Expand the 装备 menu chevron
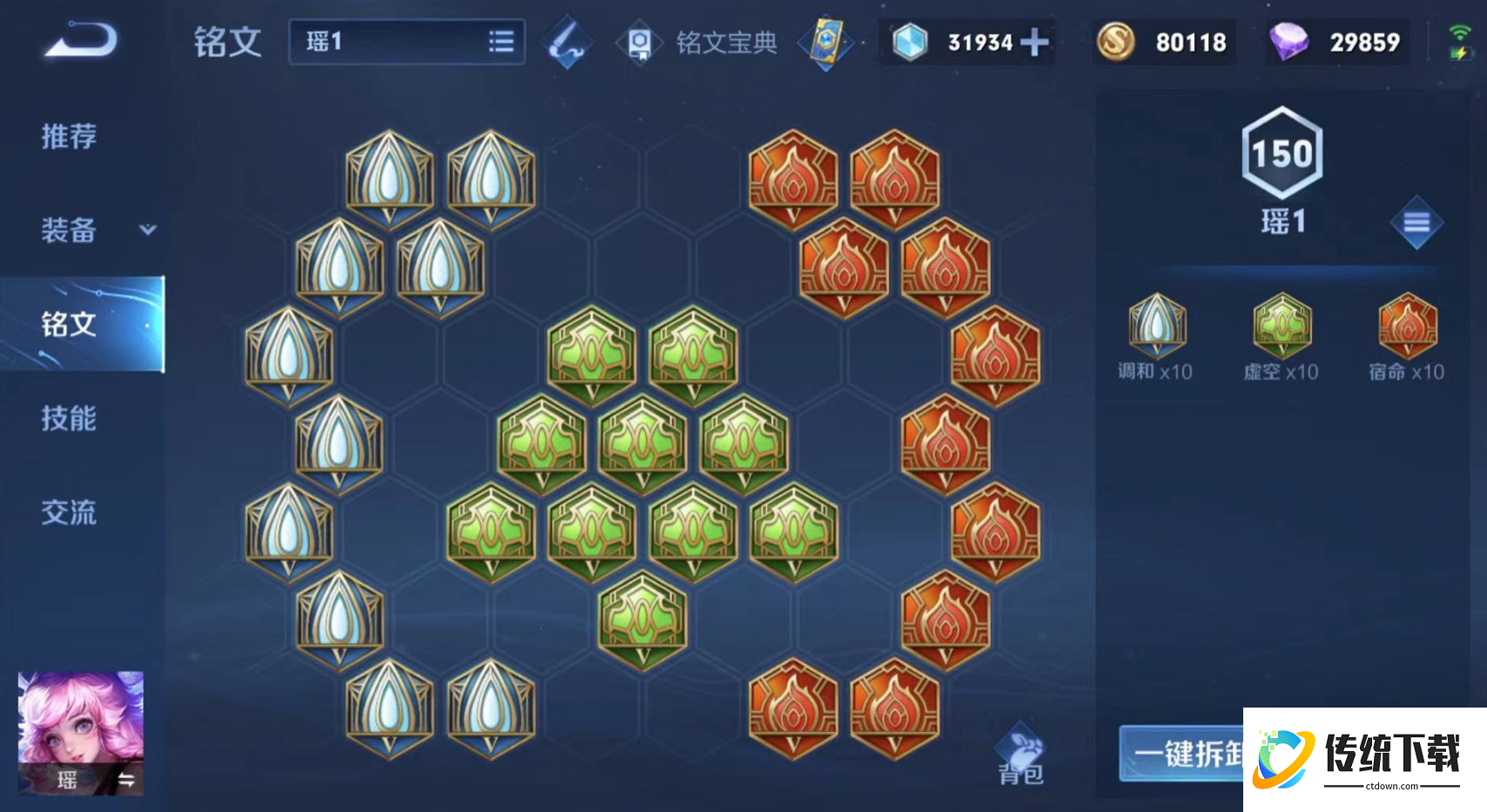 (149, 231)
